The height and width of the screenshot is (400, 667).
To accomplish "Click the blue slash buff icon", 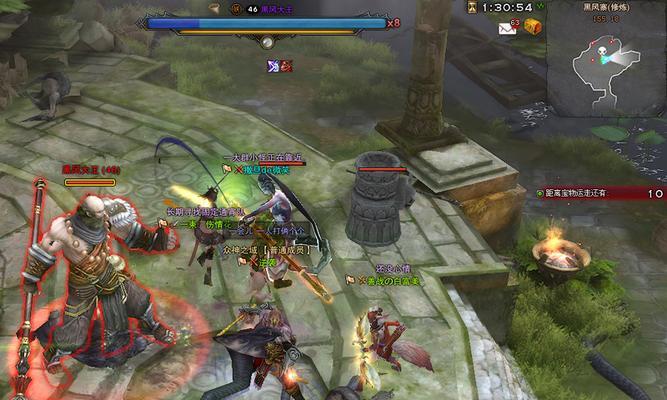I will 272,66.
